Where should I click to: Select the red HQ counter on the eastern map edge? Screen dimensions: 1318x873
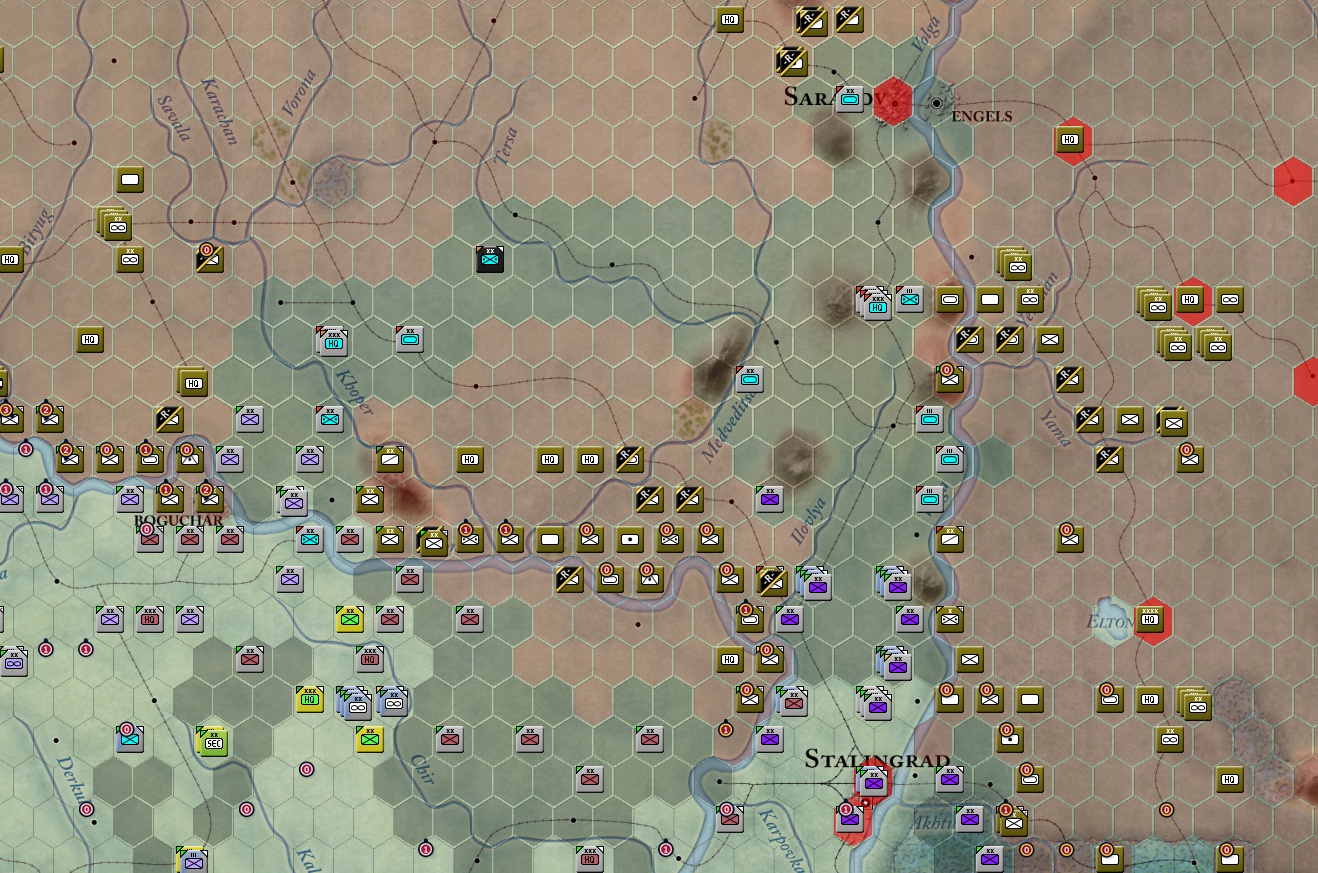pyautogui.click(x=1191, y=298)
